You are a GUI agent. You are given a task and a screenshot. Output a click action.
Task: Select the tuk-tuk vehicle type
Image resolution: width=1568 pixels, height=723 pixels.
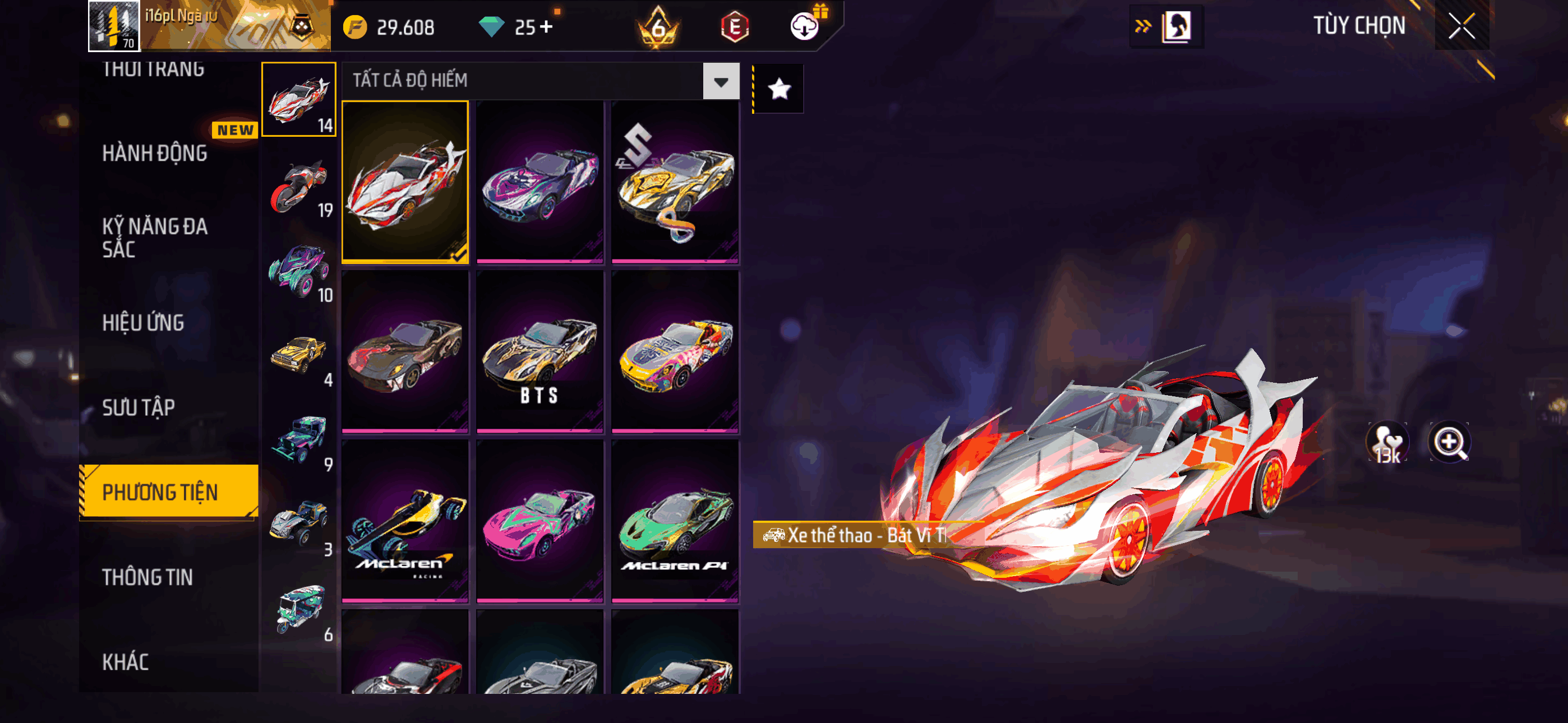click(299, 610)
